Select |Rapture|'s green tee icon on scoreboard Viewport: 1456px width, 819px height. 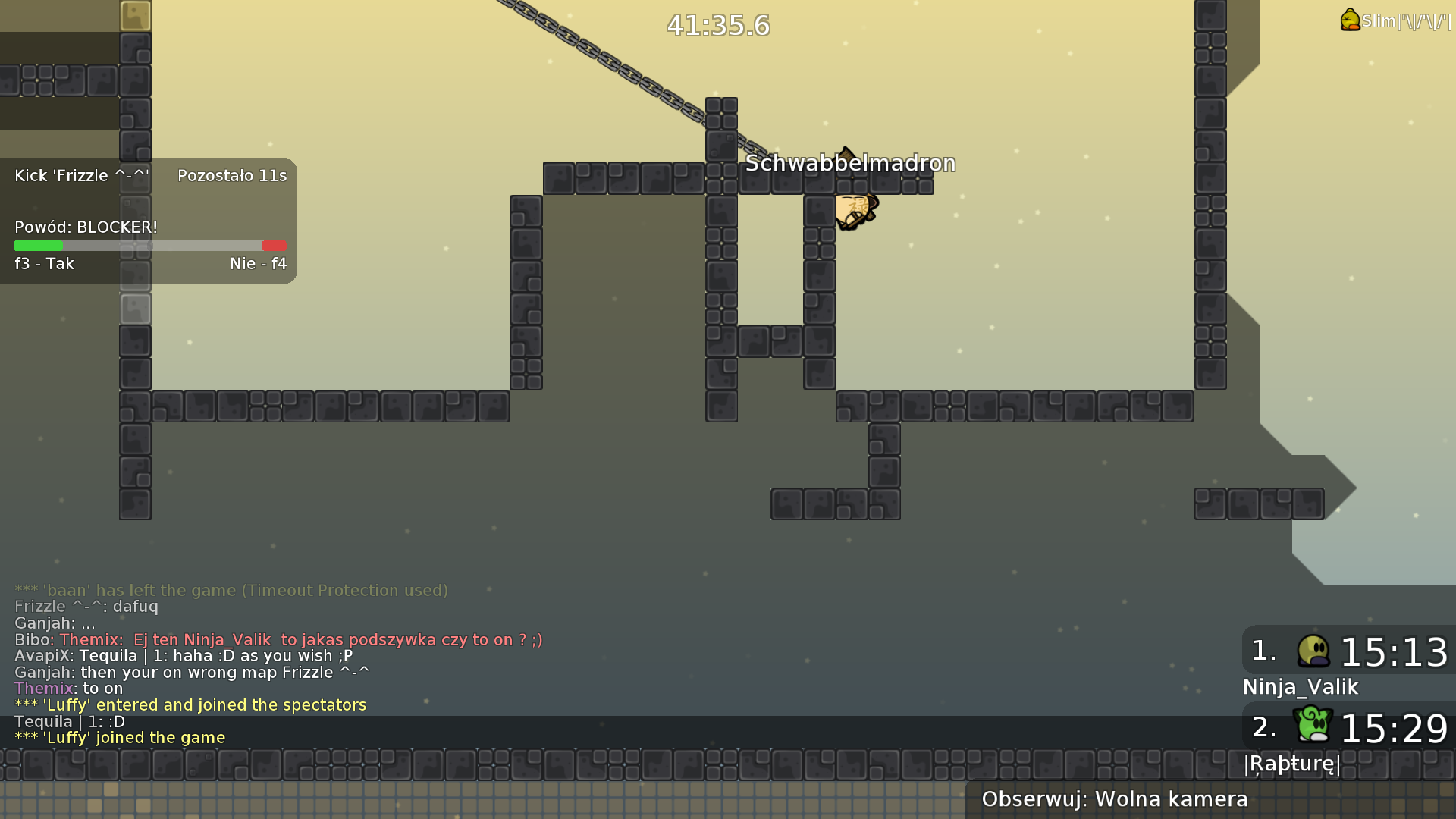[1314, 726]
